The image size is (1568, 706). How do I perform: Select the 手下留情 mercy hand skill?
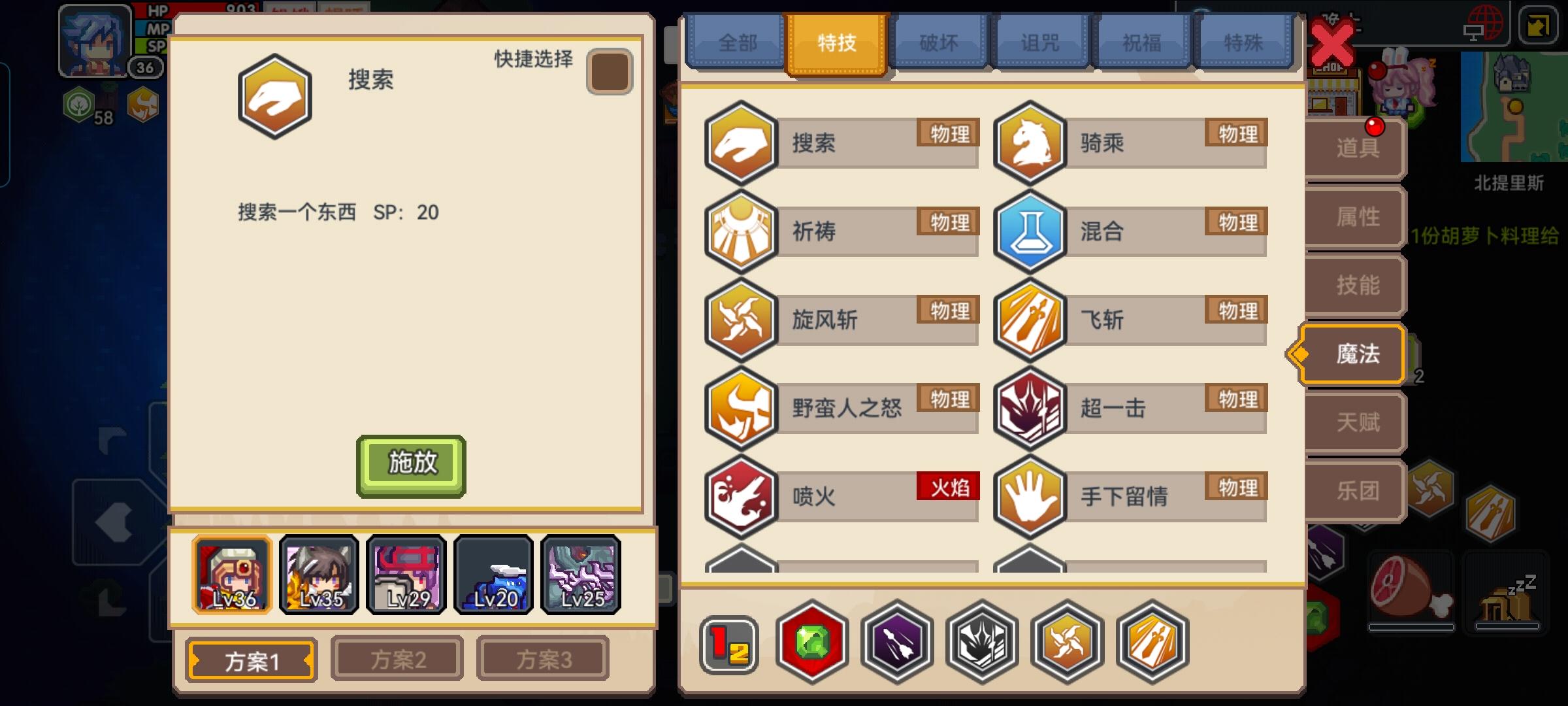(x=1030, y=496)
